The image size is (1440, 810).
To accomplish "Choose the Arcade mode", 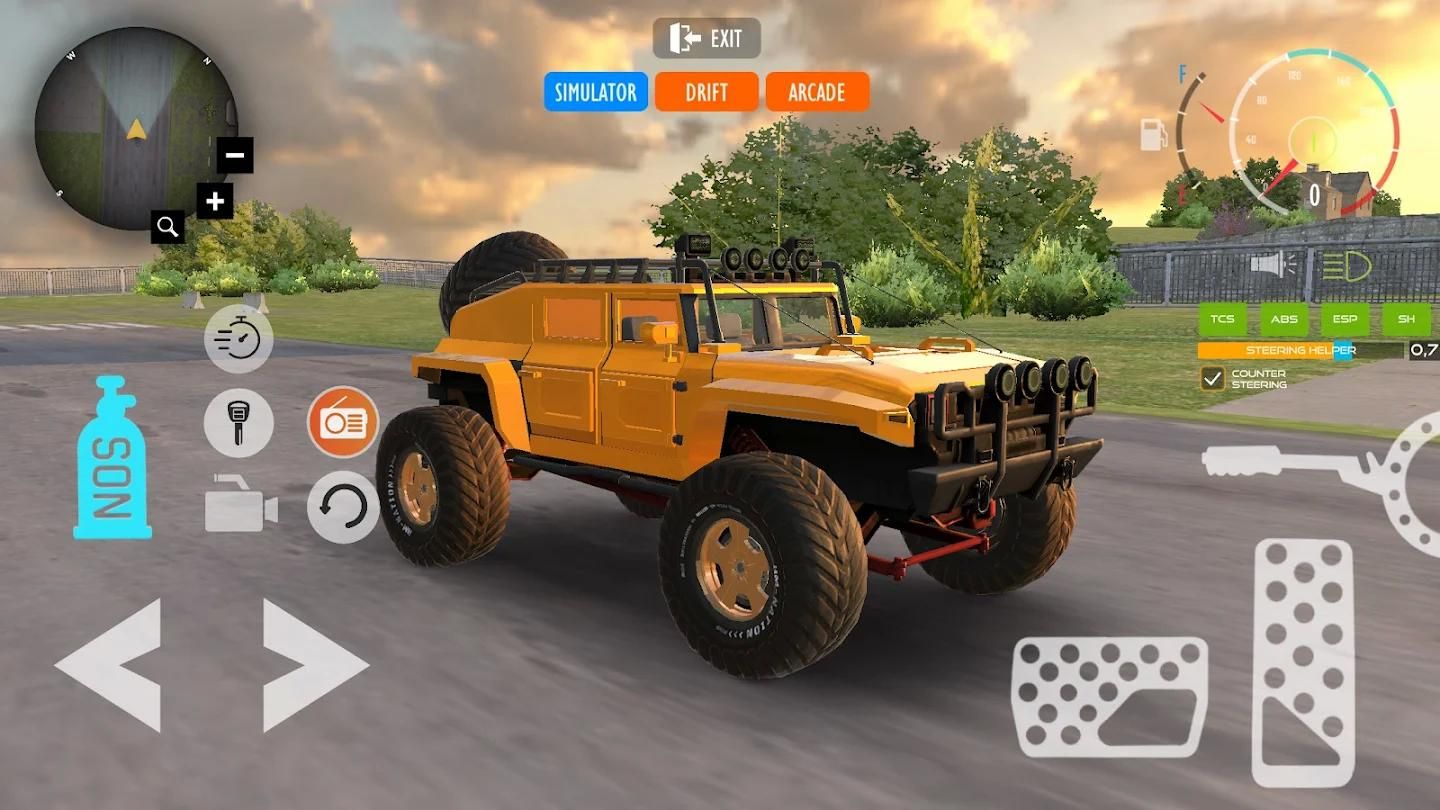I will point(817,92).
